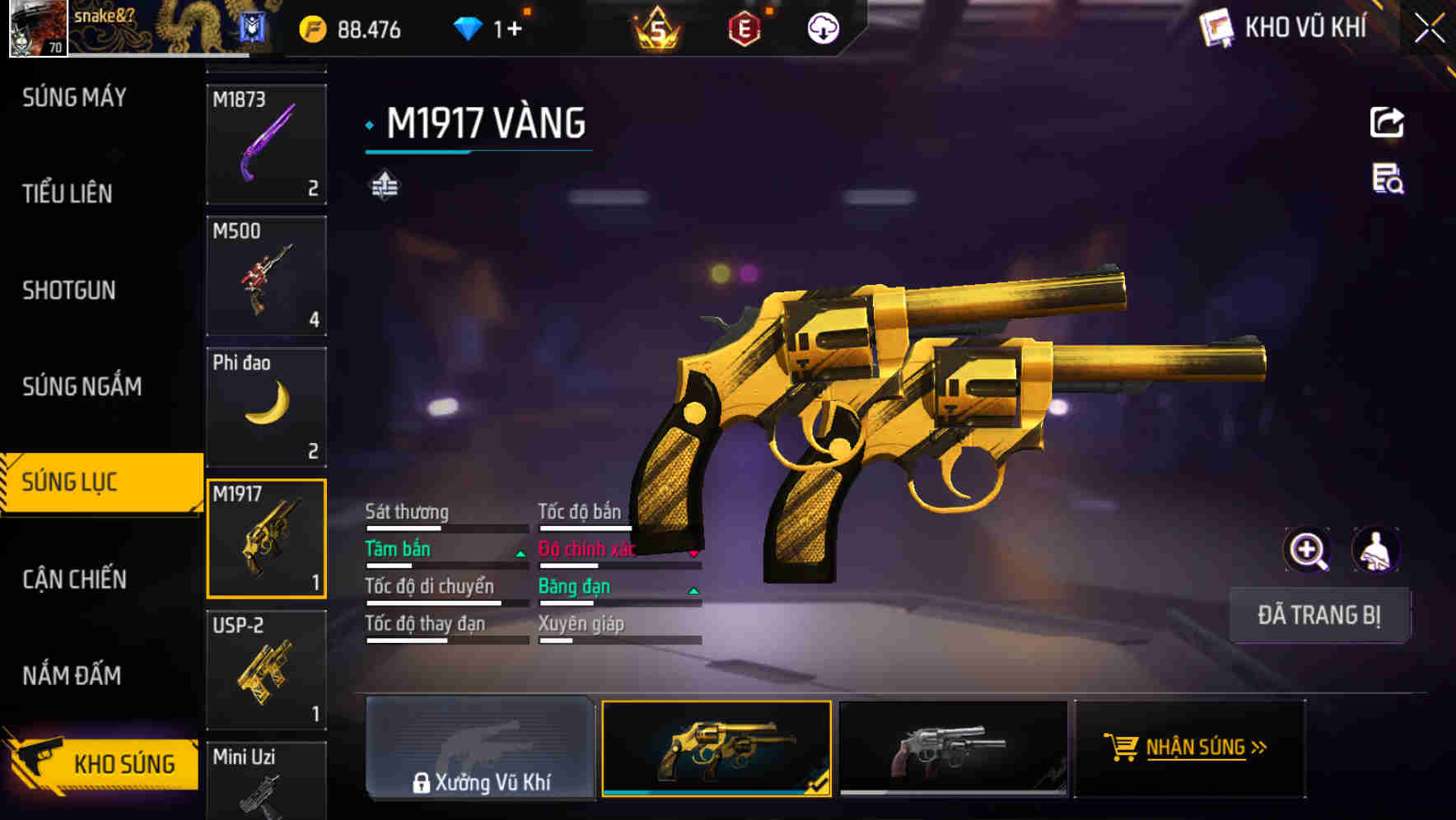Open the CẬN CHIẾN category

coord(72,579)
